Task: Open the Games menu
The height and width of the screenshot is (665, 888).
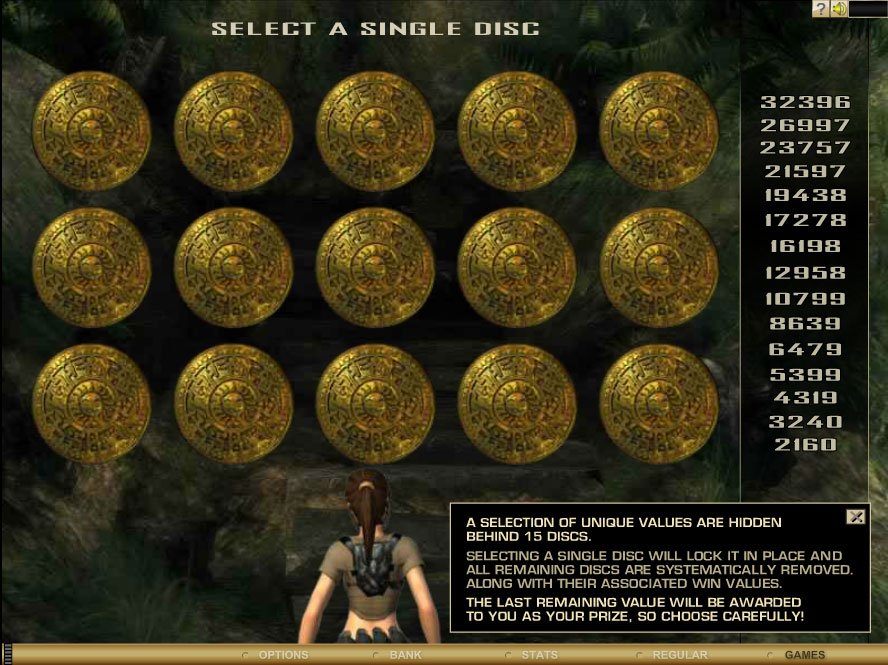Action: tap(804, 655)
